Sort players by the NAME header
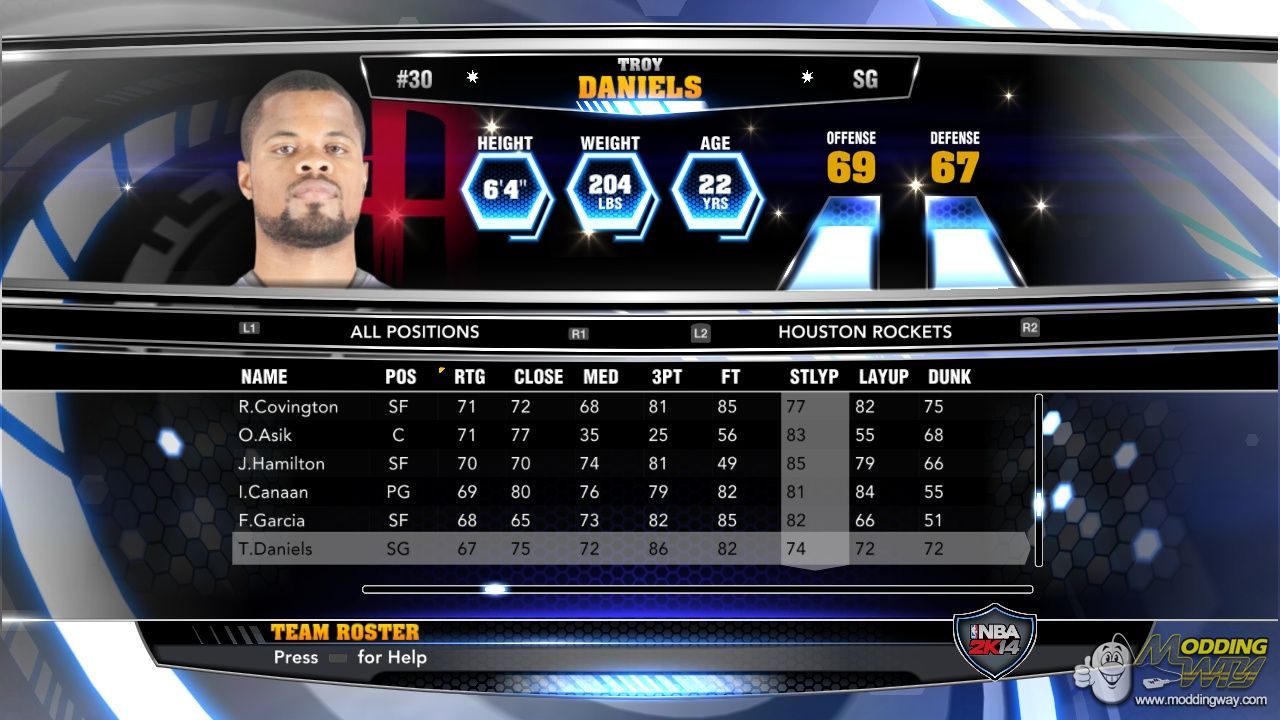The width and height of the screenshot is (1280, 720). click(x=264, y=377)
